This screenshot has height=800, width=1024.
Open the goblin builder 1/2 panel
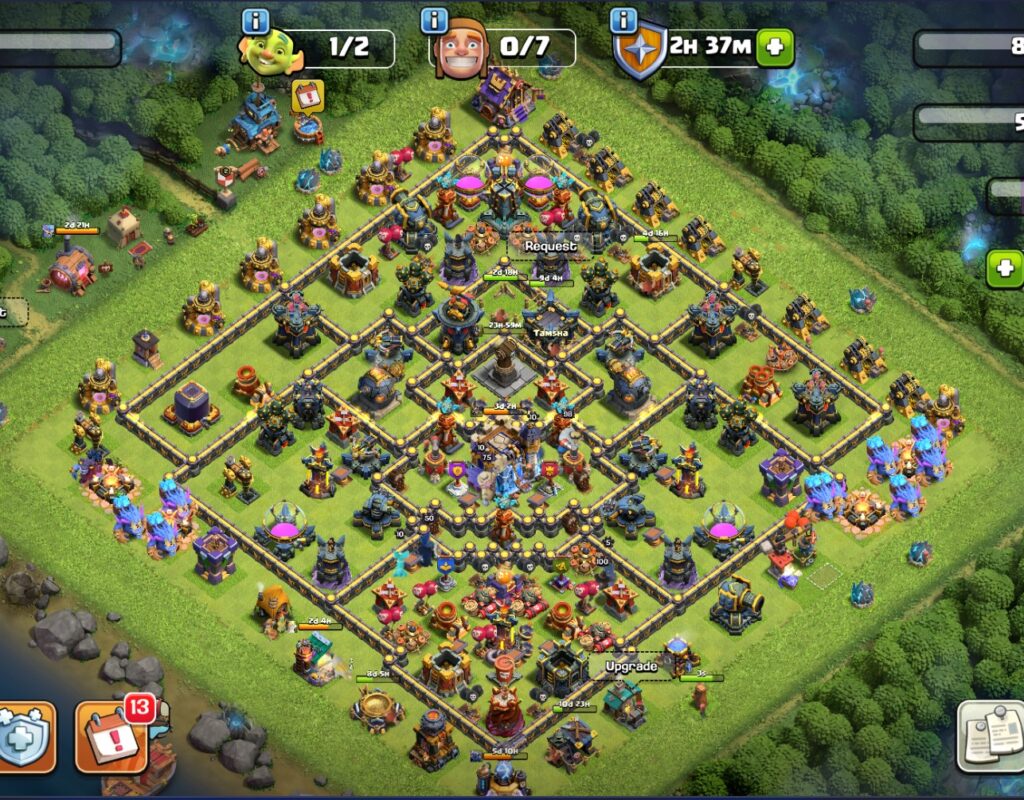(318, 49)
